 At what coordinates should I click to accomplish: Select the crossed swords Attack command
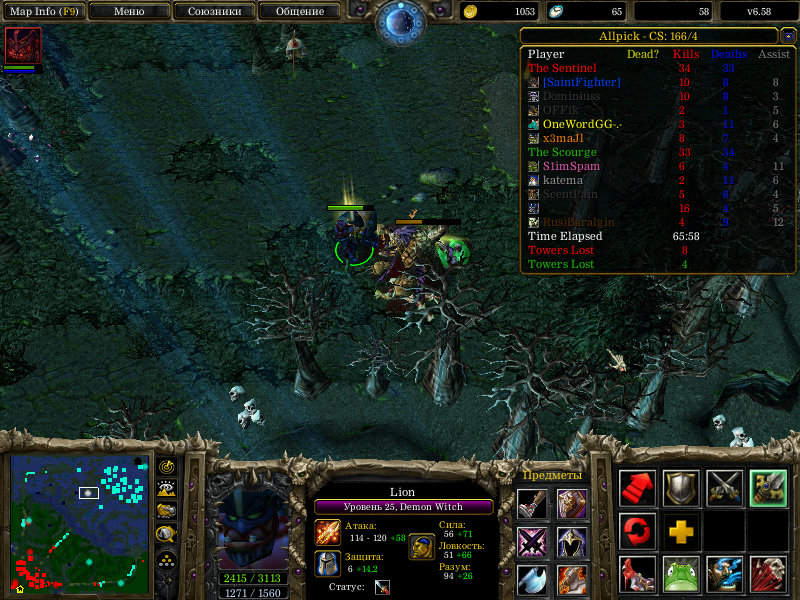point(725,488)
